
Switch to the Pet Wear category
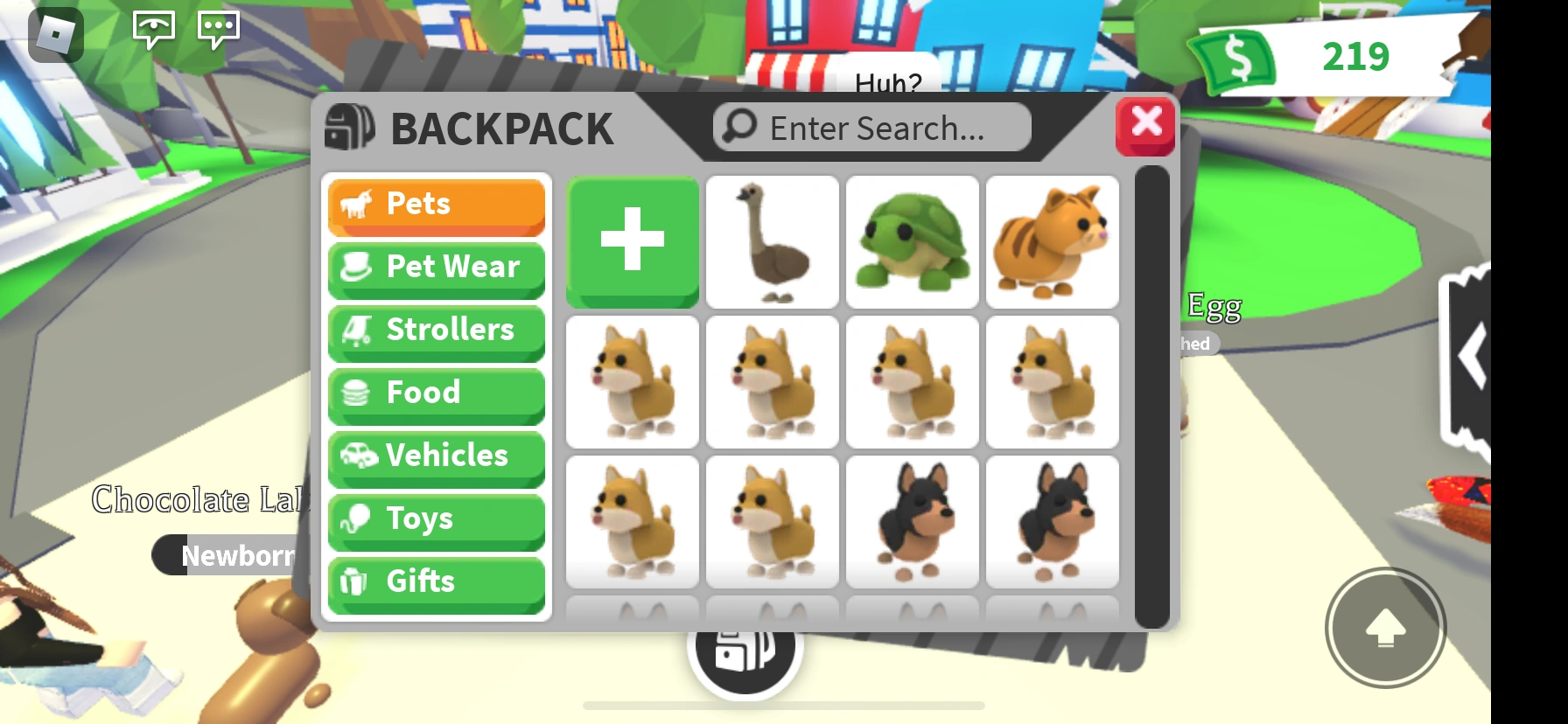(x=436, y=268)
